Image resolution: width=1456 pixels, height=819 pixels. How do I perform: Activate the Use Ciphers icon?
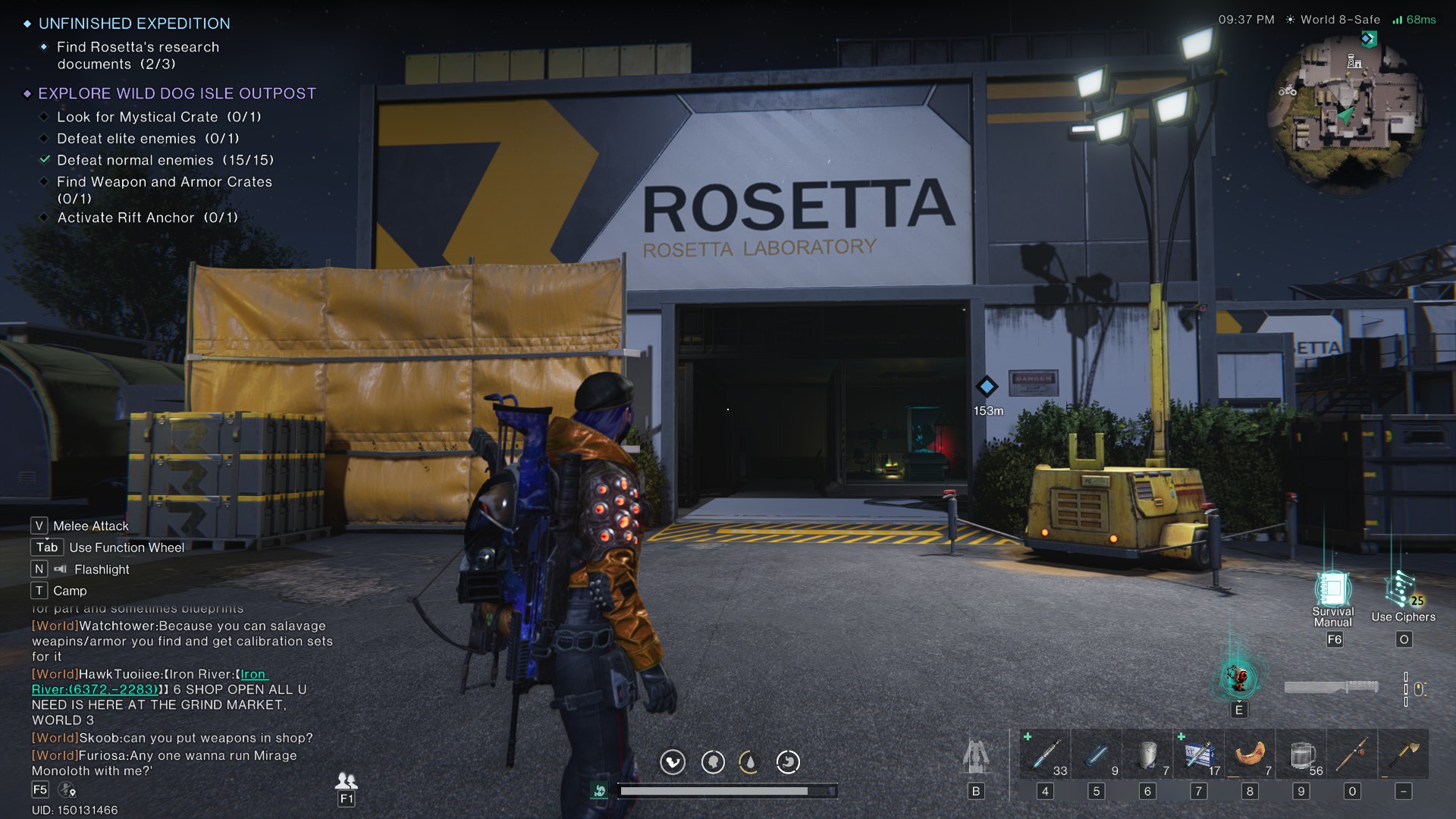tap(1401, 591)
